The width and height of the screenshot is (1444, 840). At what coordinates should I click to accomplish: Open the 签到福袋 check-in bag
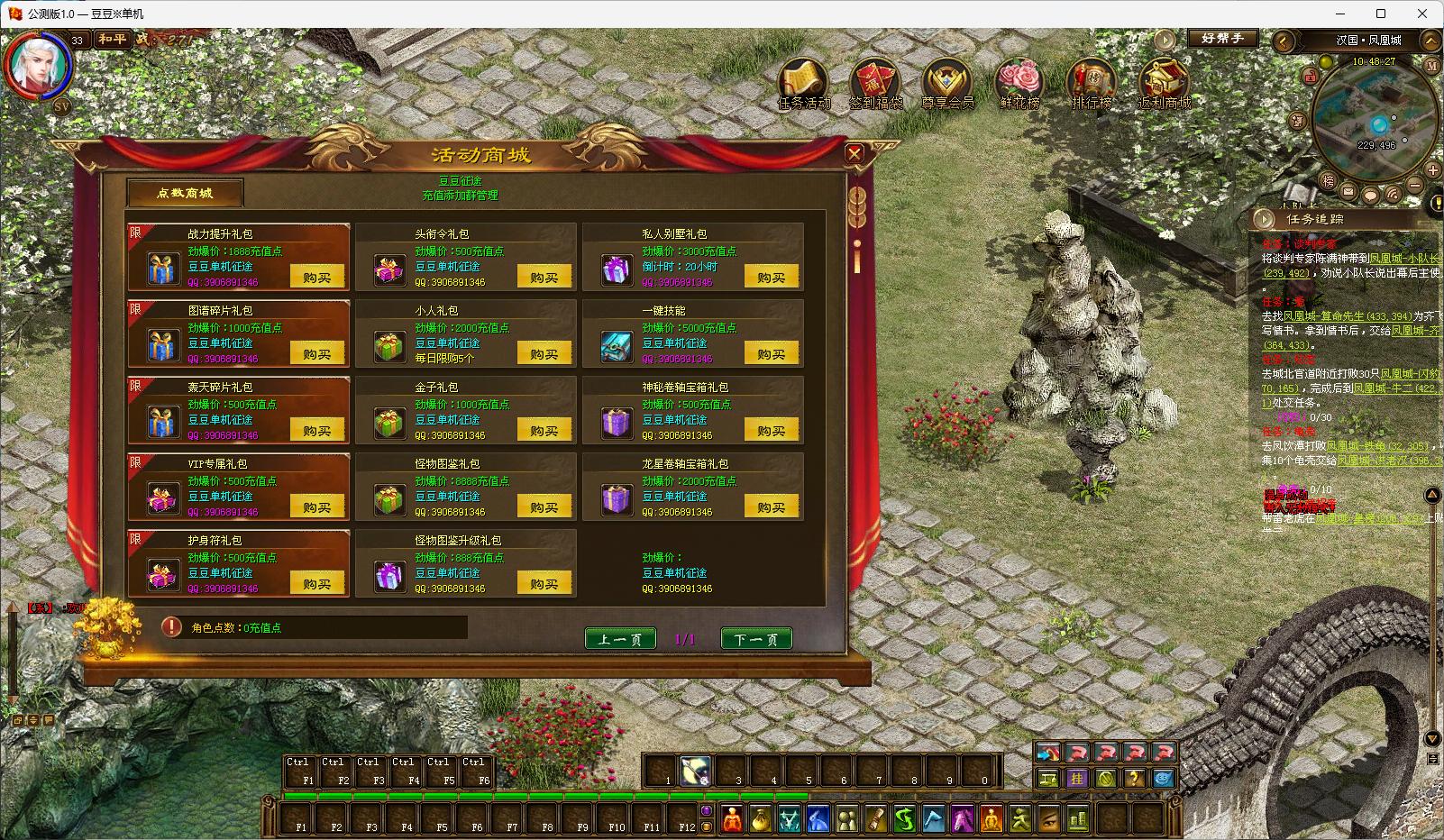pyautogui.click(x=875, y=84)
